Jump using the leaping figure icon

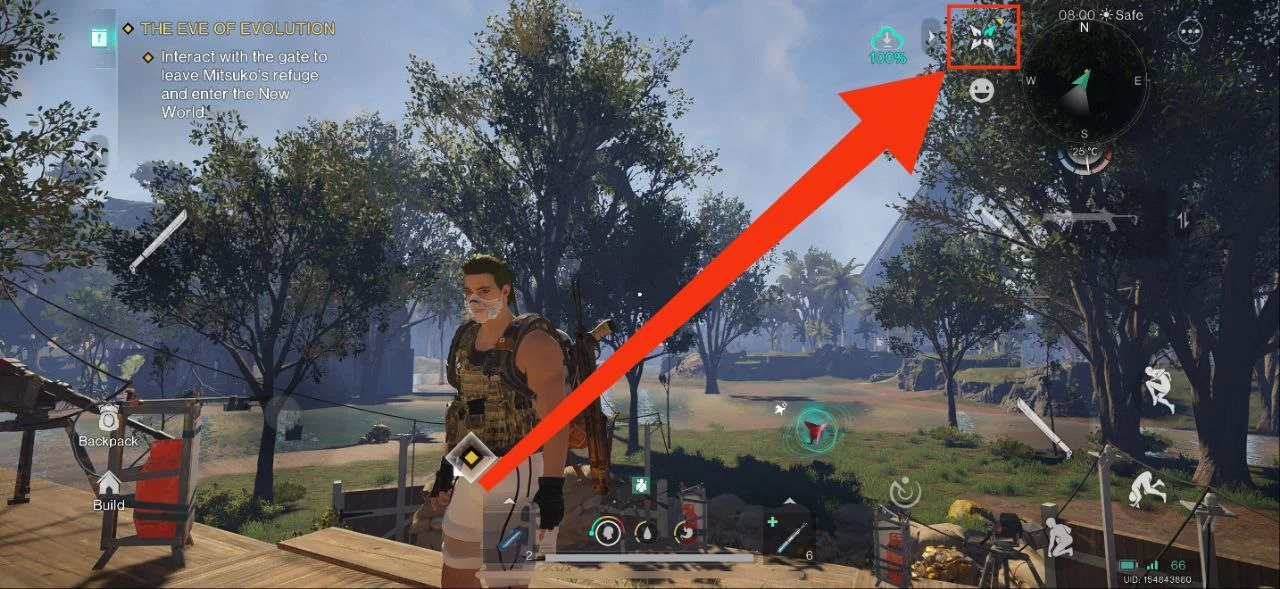pyautogui.click(x=1160, y=389)
